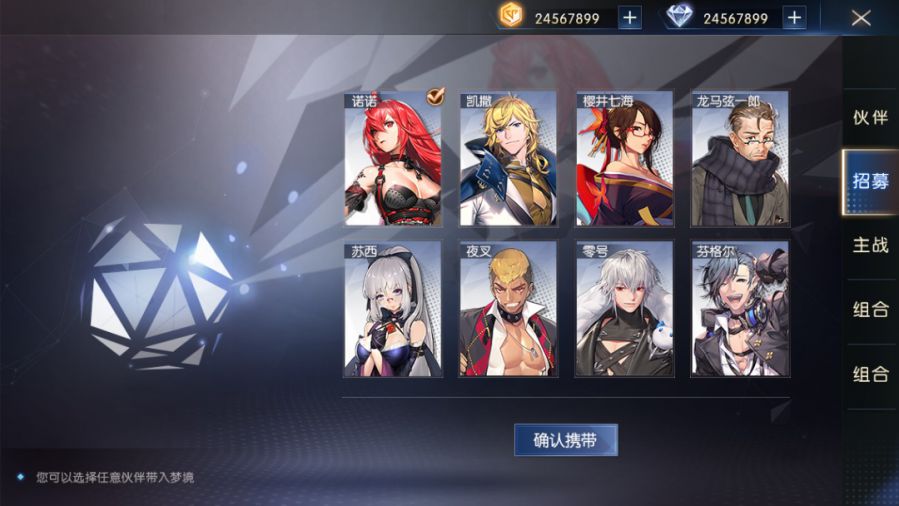Select the 夜叉 partner card
The image size is (899, 506).
(508, 309)
